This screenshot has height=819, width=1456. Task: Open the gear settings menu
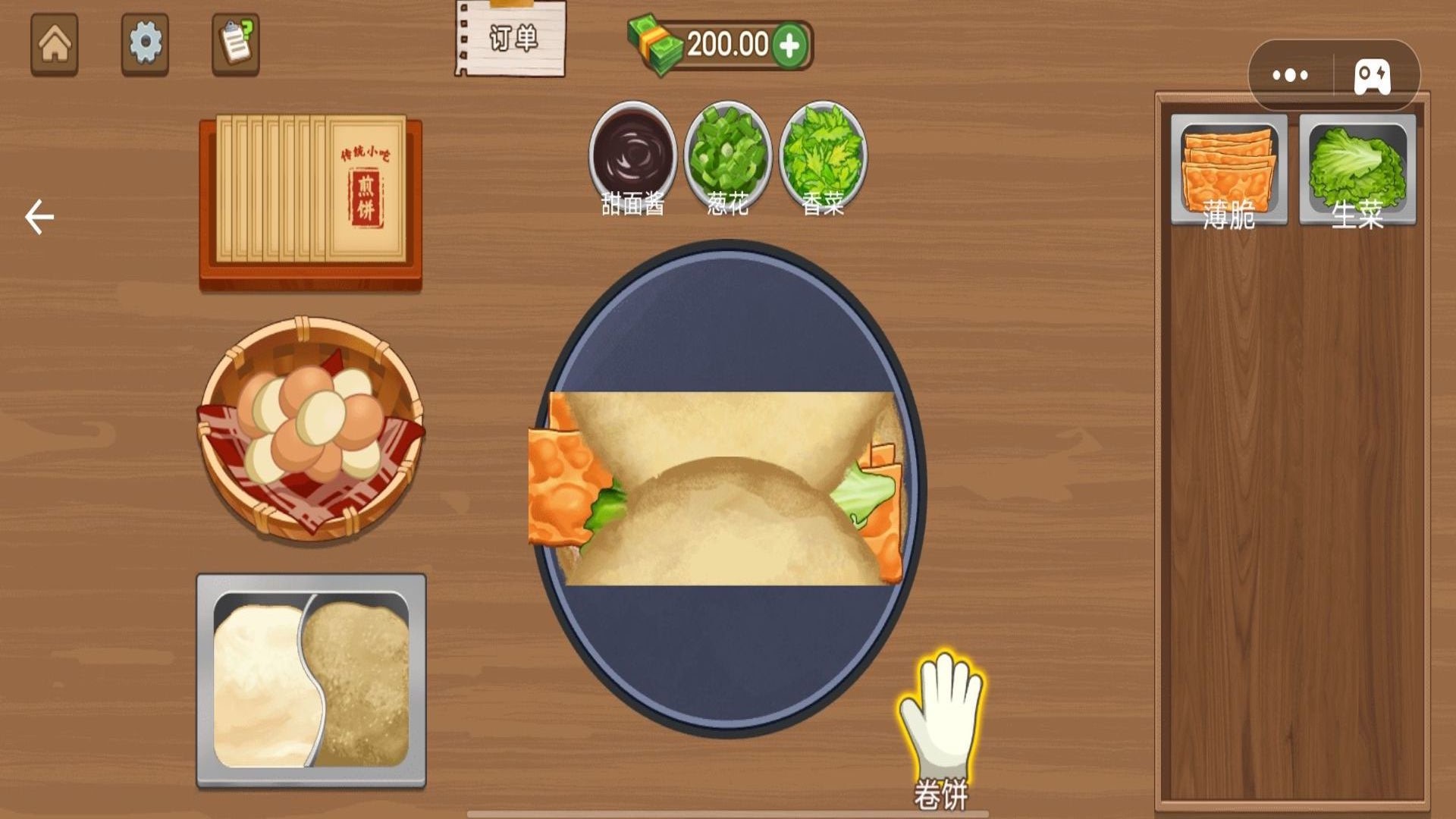coord(145,44)
